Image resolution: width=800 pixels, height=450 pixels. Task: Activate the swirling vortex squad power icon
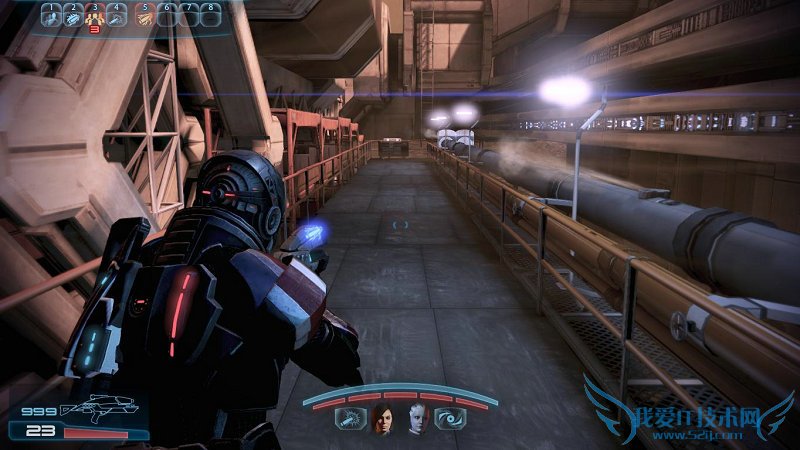click(448, 420)
